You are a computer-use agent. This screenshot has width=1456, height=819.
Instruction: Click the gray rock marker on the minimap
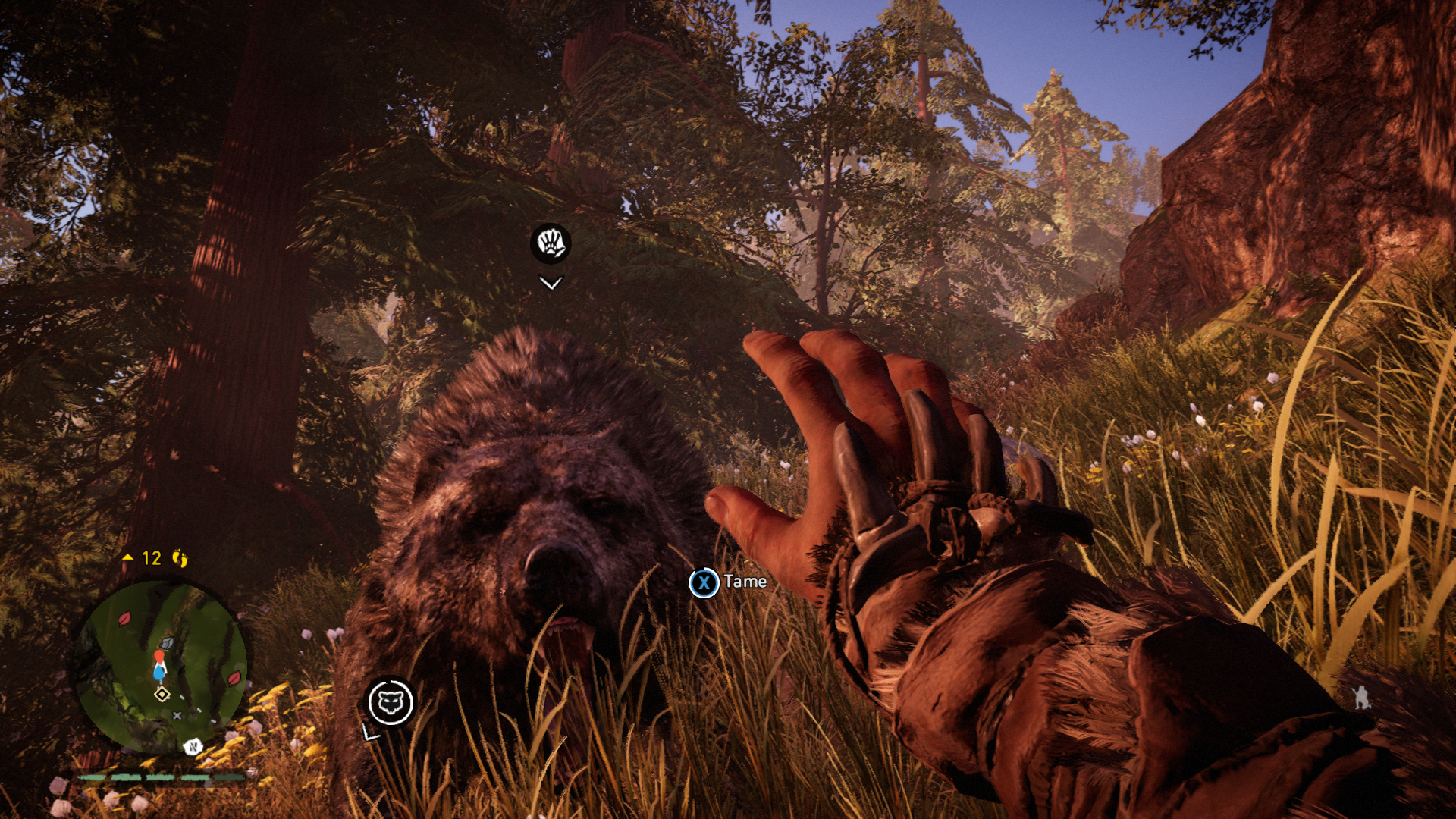[168, 643]
